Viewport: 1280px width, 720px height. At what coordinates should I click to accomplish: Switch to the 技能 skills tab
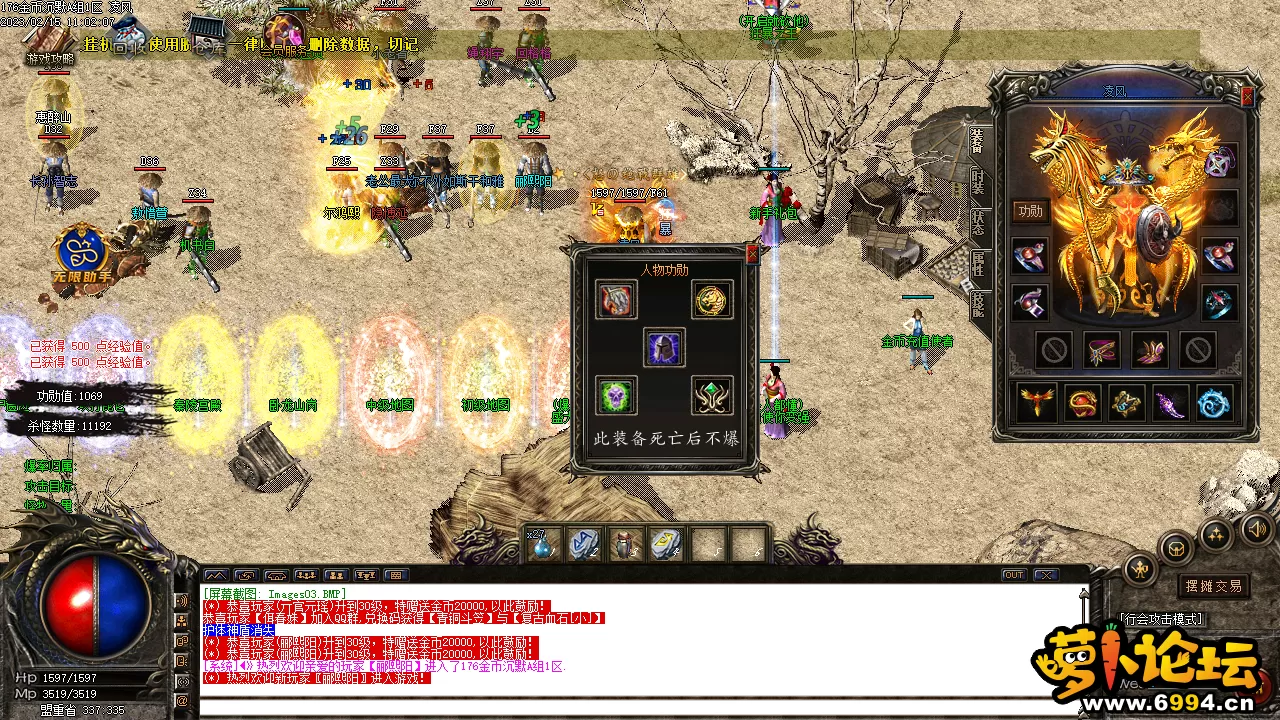point(977,303)
